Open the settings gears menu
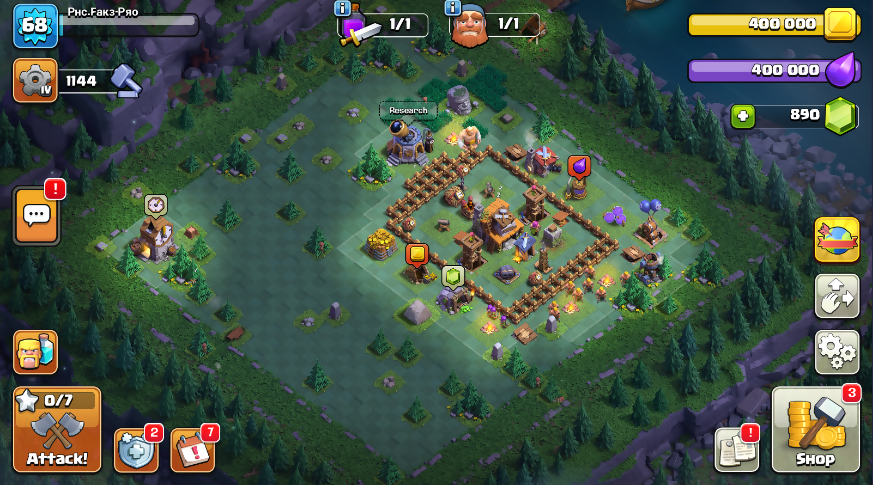This screenshot has width=873, height=485. 836,351
